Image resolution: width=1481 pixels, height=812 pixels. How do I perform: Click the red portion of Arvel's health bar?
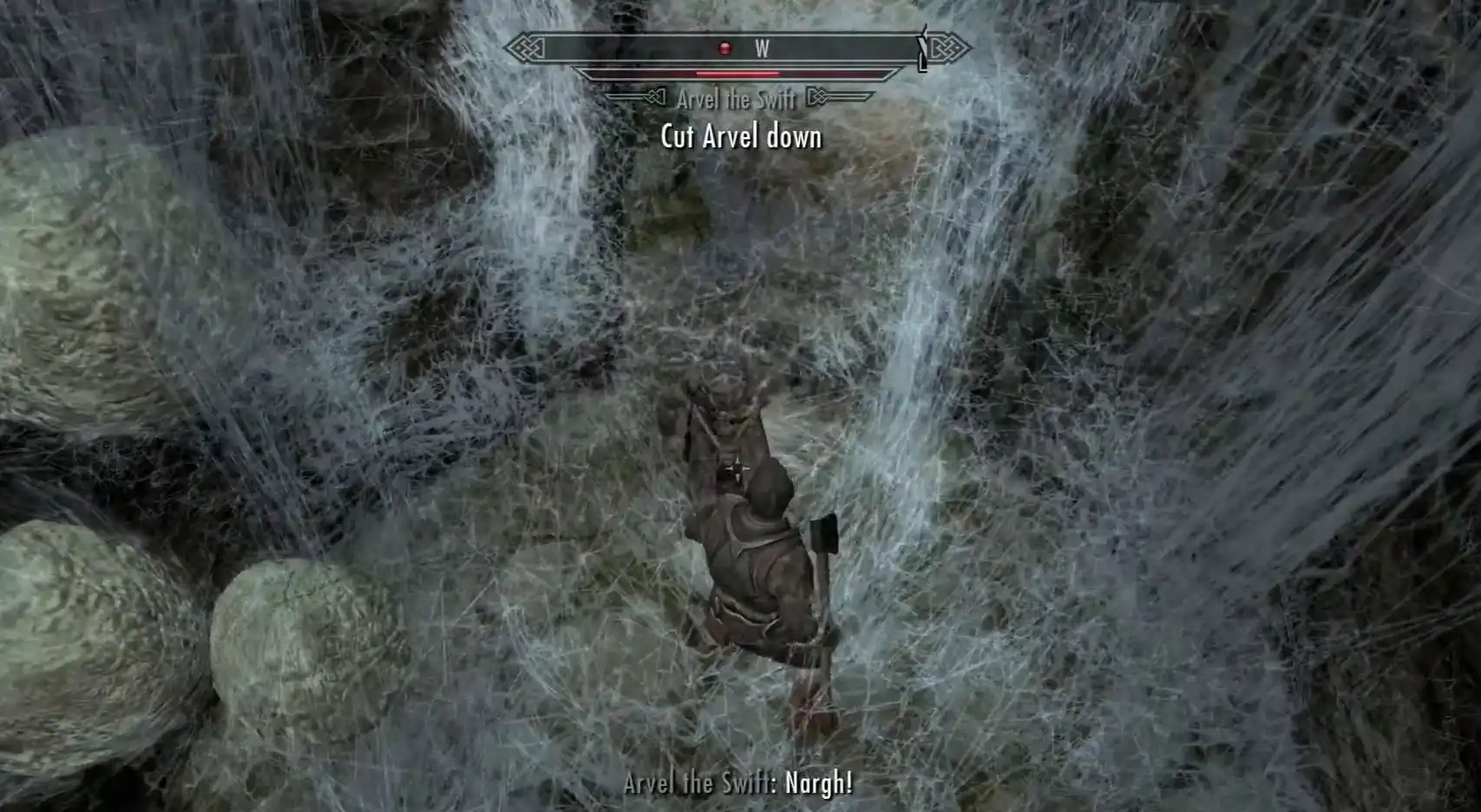coord(737,74)
